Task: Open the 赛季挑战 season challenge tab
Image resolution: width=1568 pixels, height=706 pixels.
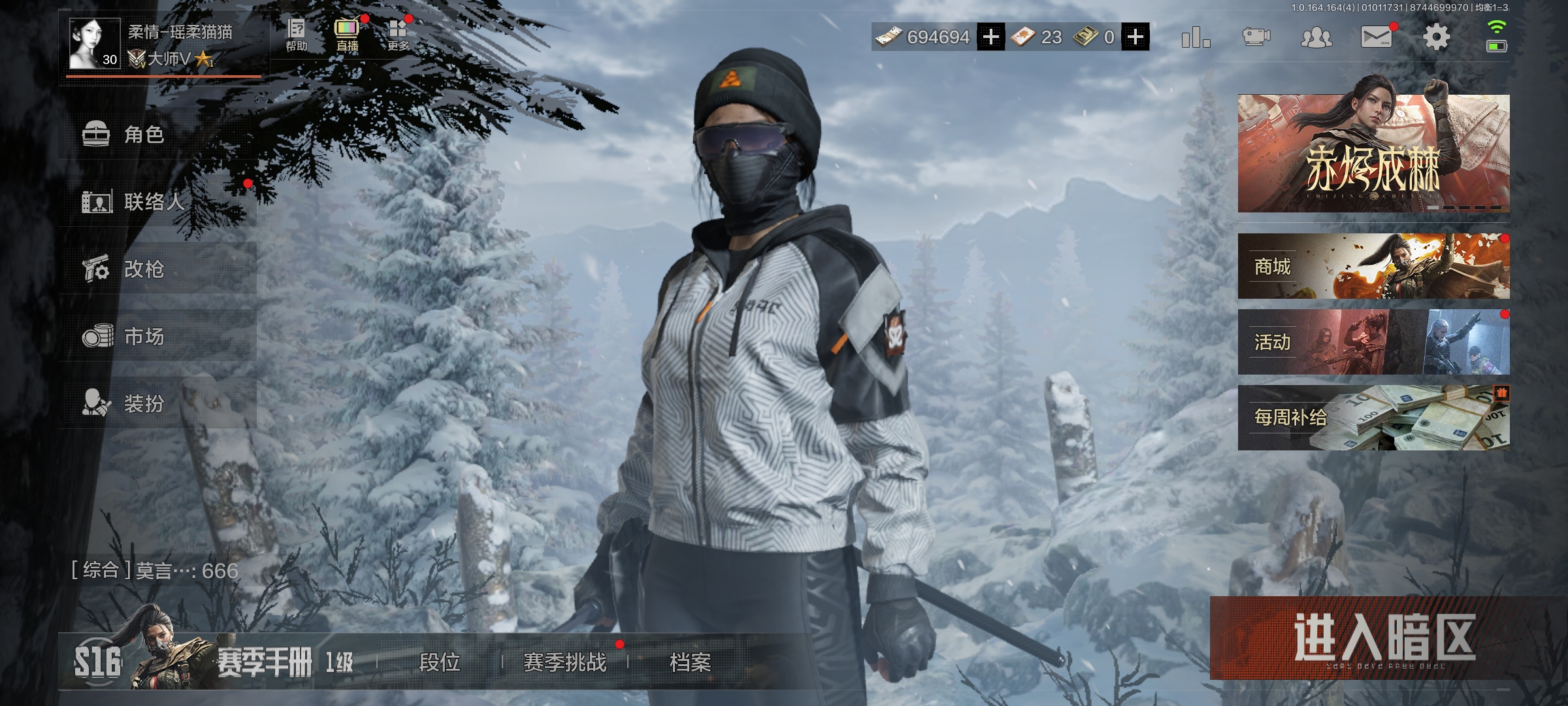Action: [x=565, y=662]
